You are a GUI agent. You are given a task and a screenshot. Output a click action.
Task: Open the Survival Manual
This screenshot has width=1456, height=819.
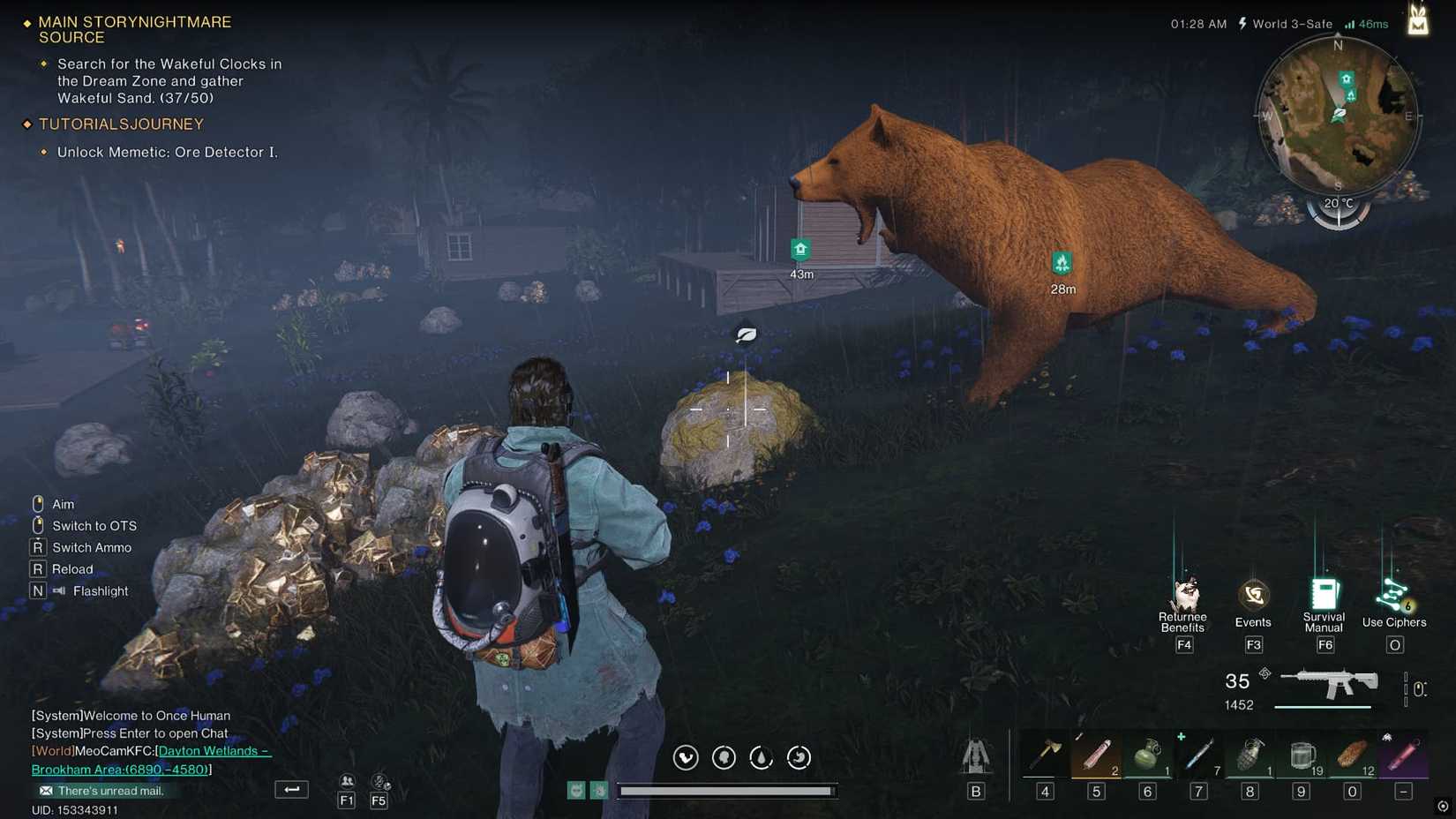pos(1324,596)
